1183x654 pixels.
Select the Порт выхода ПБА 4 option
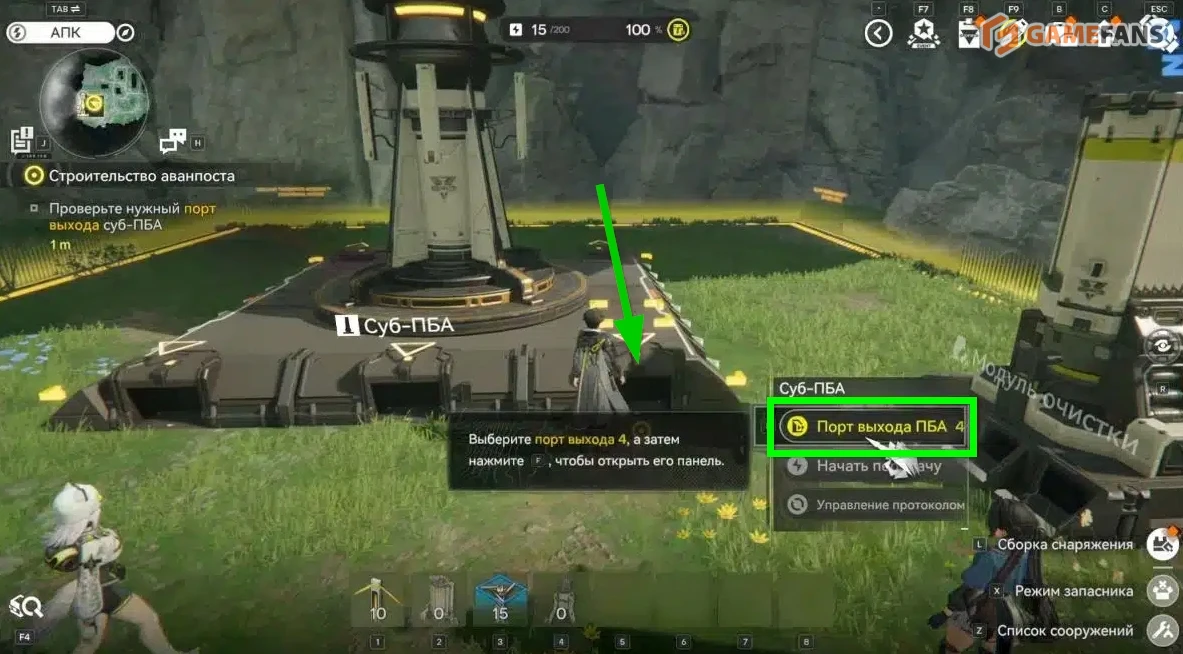point(869,428)
